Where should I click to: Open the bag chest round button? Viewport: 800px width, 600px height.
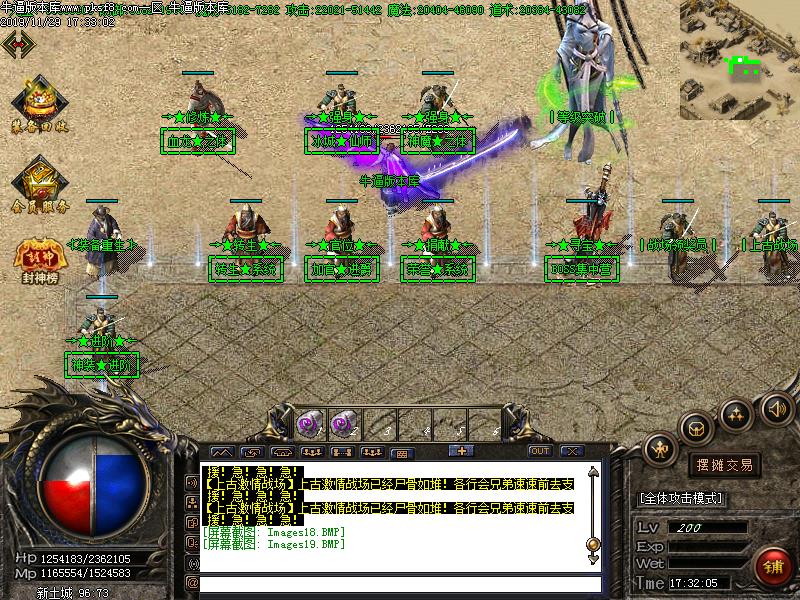coord(697,425)
